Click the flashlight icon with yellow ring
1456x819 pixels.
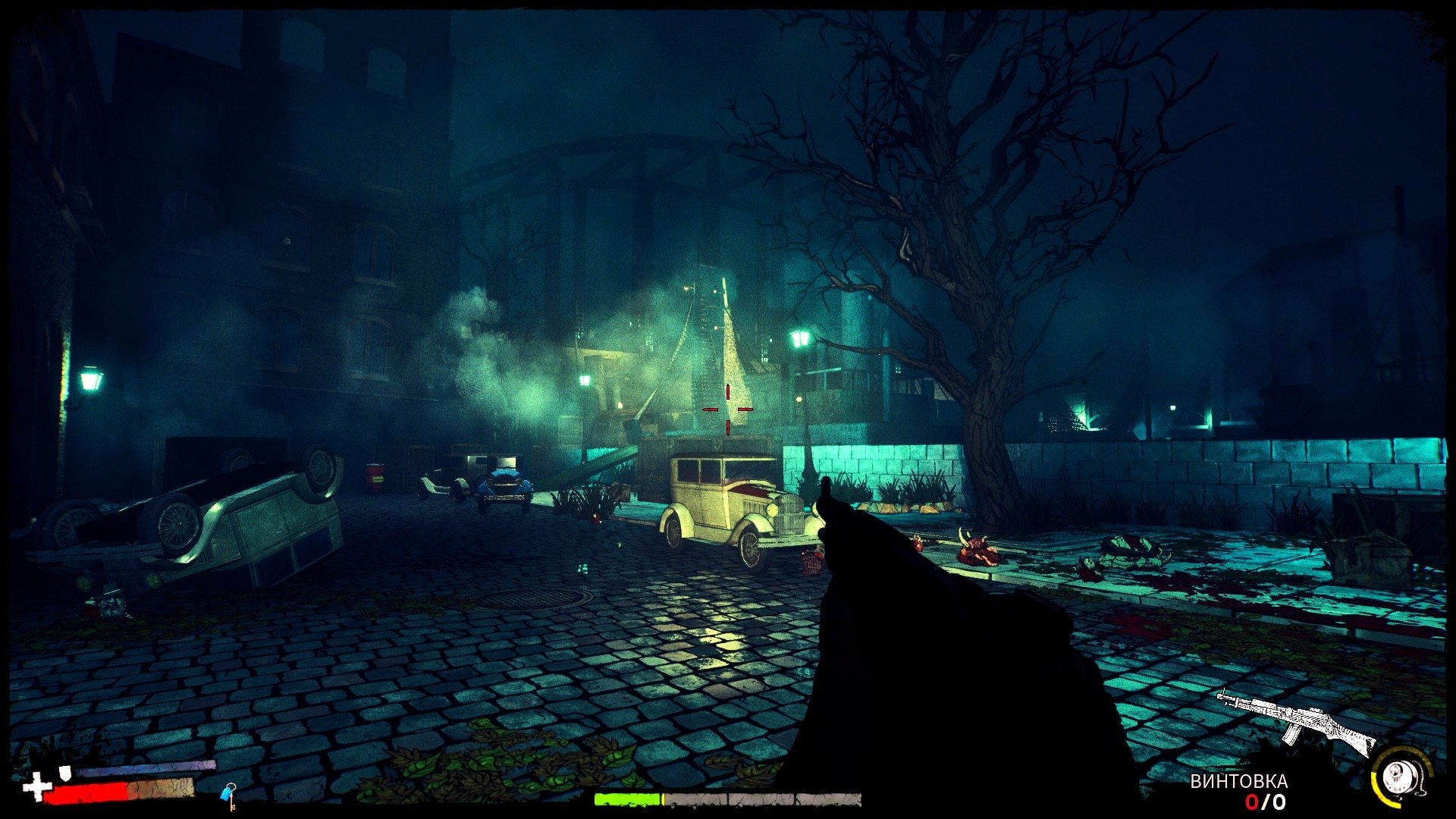pyautogui.click(x=1399, y=777)
